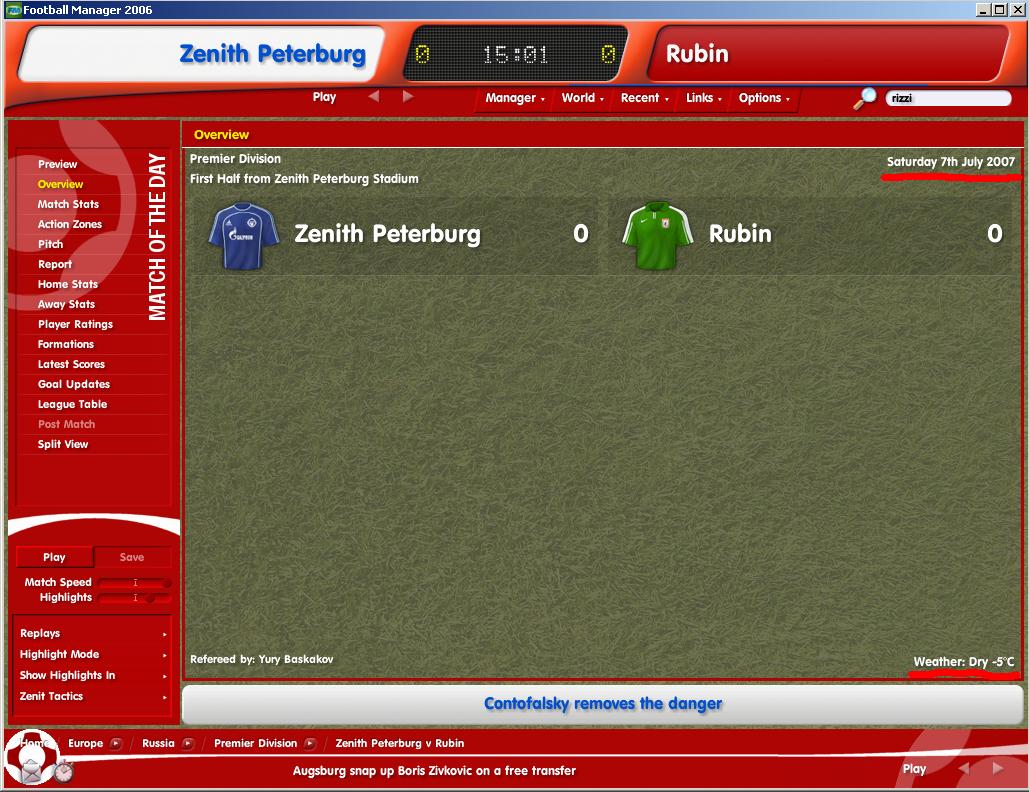Expand the Replays submenu
Screen dimensions: 1029x792
point(93,633)
